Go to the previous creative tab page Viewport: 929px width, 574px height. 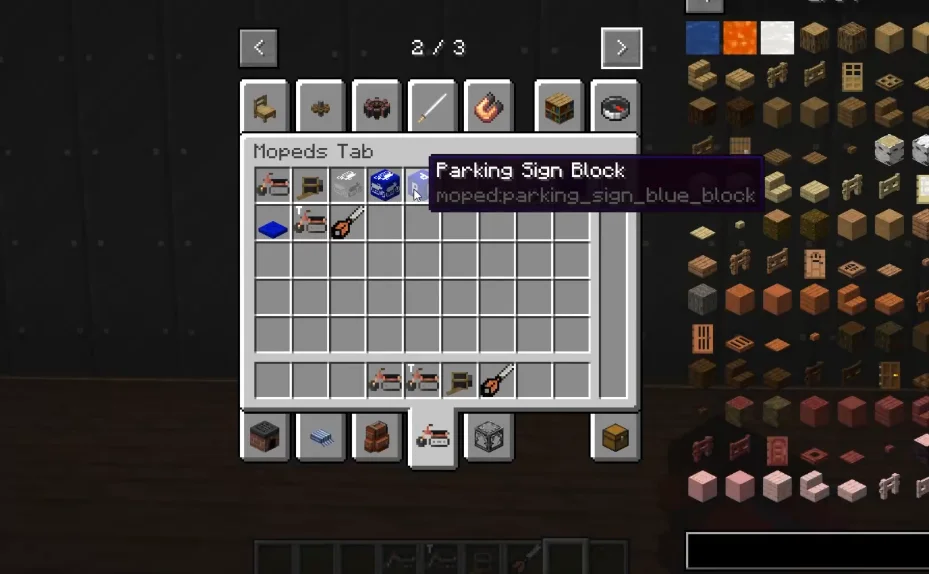258,47
